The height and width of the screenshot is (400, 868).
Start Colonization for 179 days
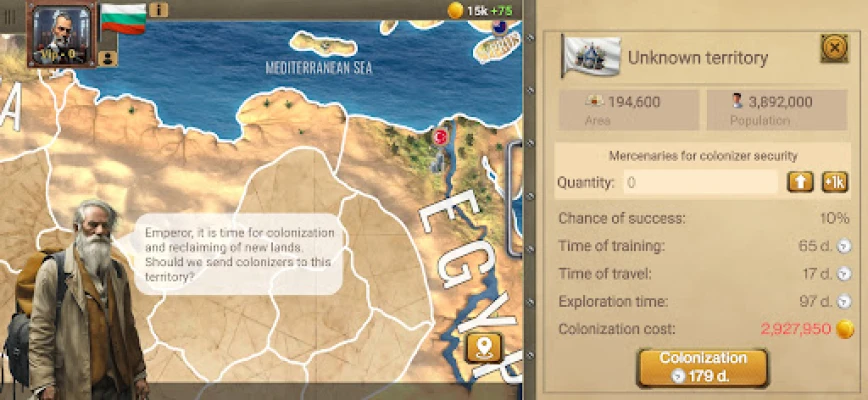702,367
